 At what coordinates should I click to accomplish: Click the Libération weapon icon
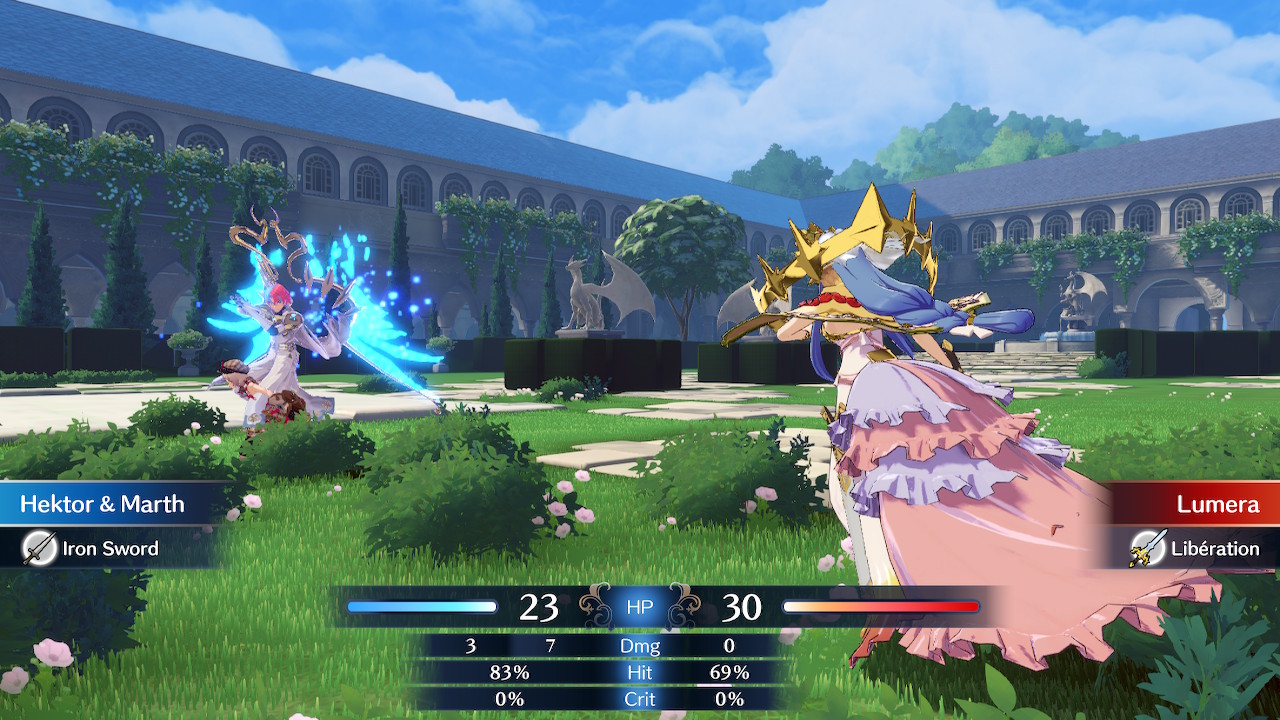(x=1147, y=548)
